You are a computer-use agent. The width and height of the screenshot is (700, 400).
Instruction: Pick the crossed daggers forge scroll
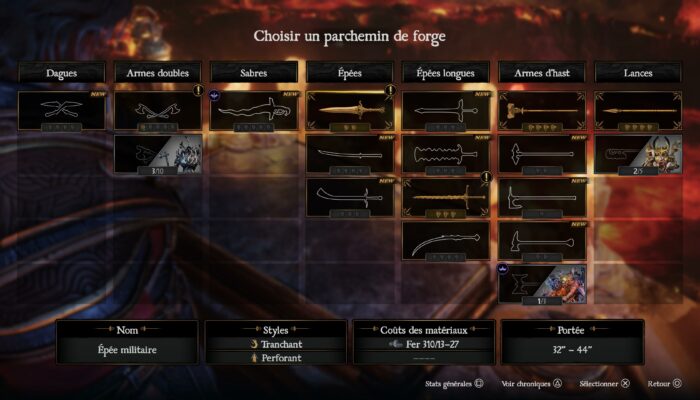(x=61, y=110)
